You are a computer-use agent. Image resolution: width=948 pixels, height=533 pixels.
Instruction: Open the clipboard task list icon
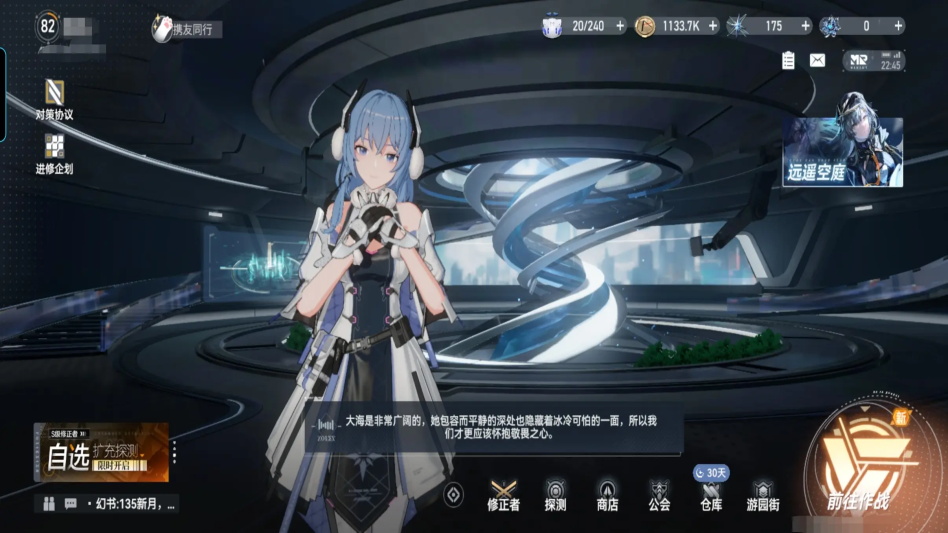(788, 60)
